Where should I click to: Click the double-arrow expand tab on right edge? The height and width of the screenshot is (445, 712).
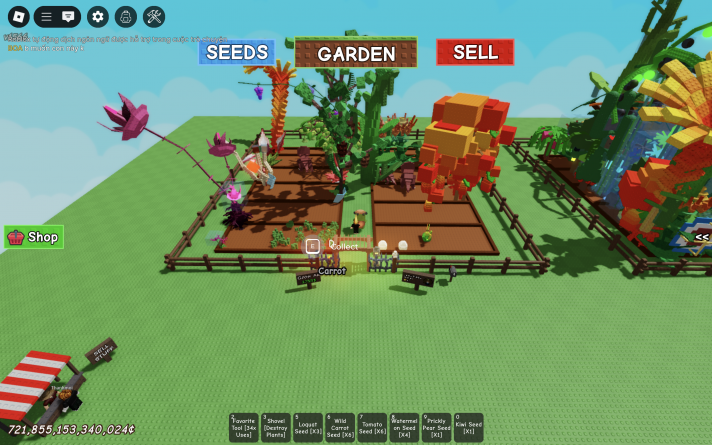[x=702, y=237]
